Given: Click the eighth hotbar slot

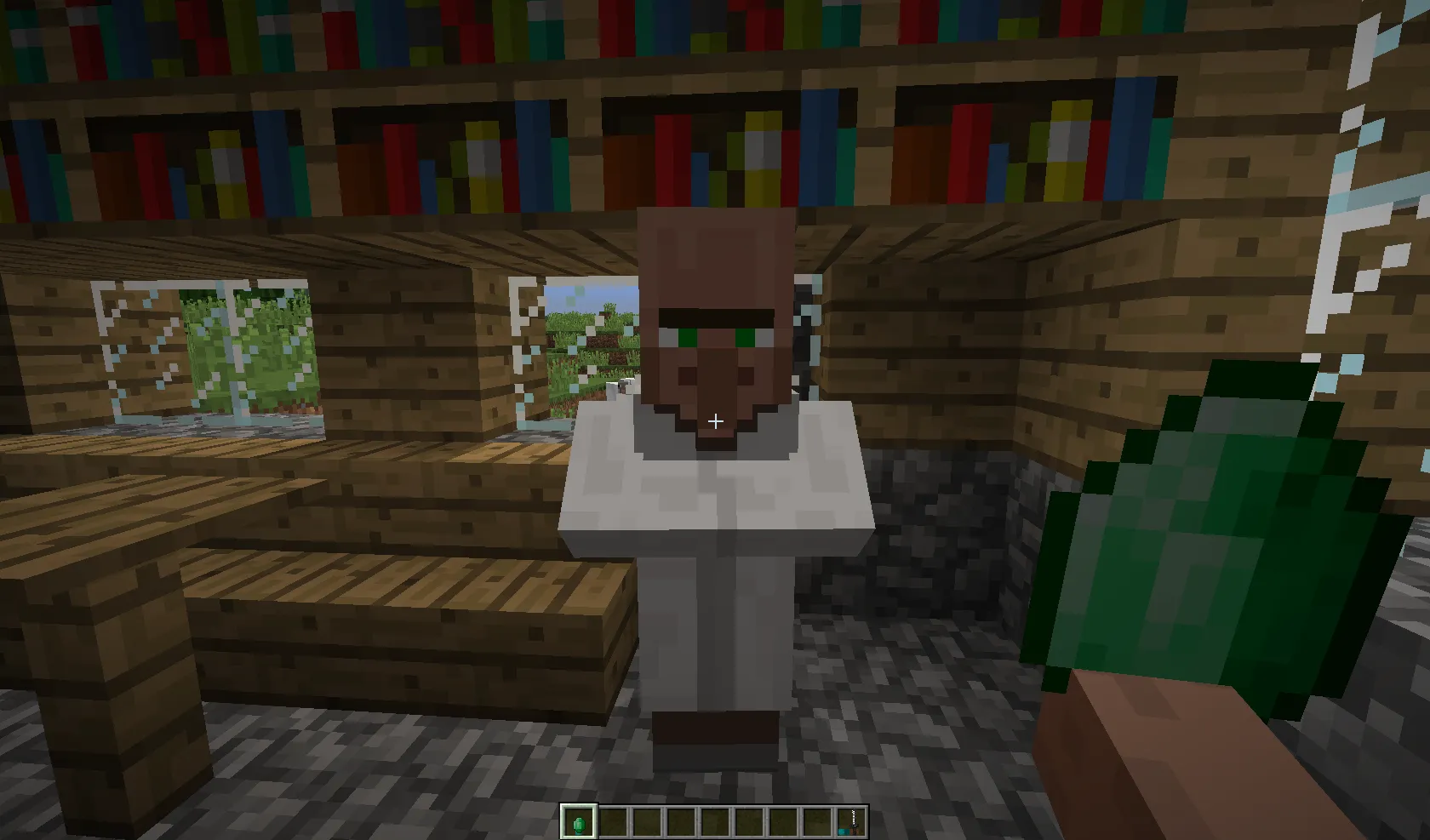Looking at the screenshot, I should click(817, 821).
